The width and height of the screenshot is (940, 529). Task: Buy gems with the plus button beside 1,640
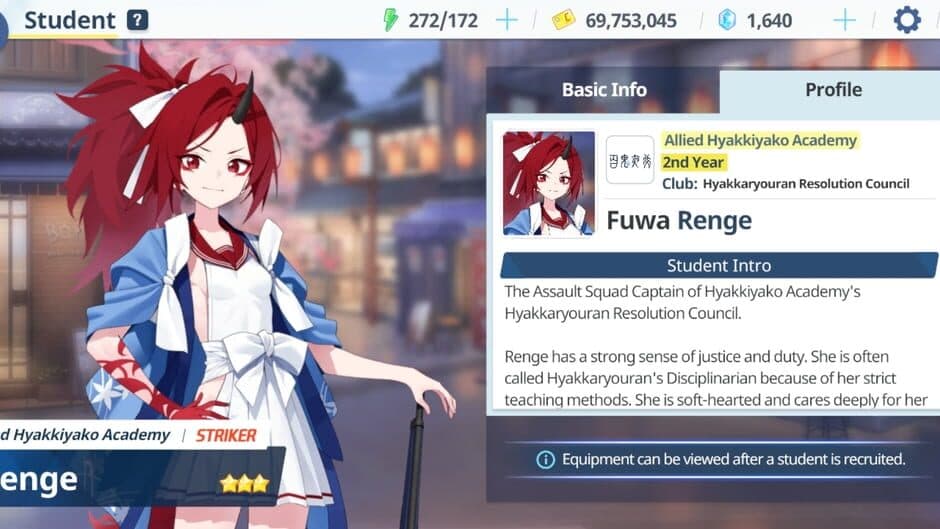tap(844, 20)
